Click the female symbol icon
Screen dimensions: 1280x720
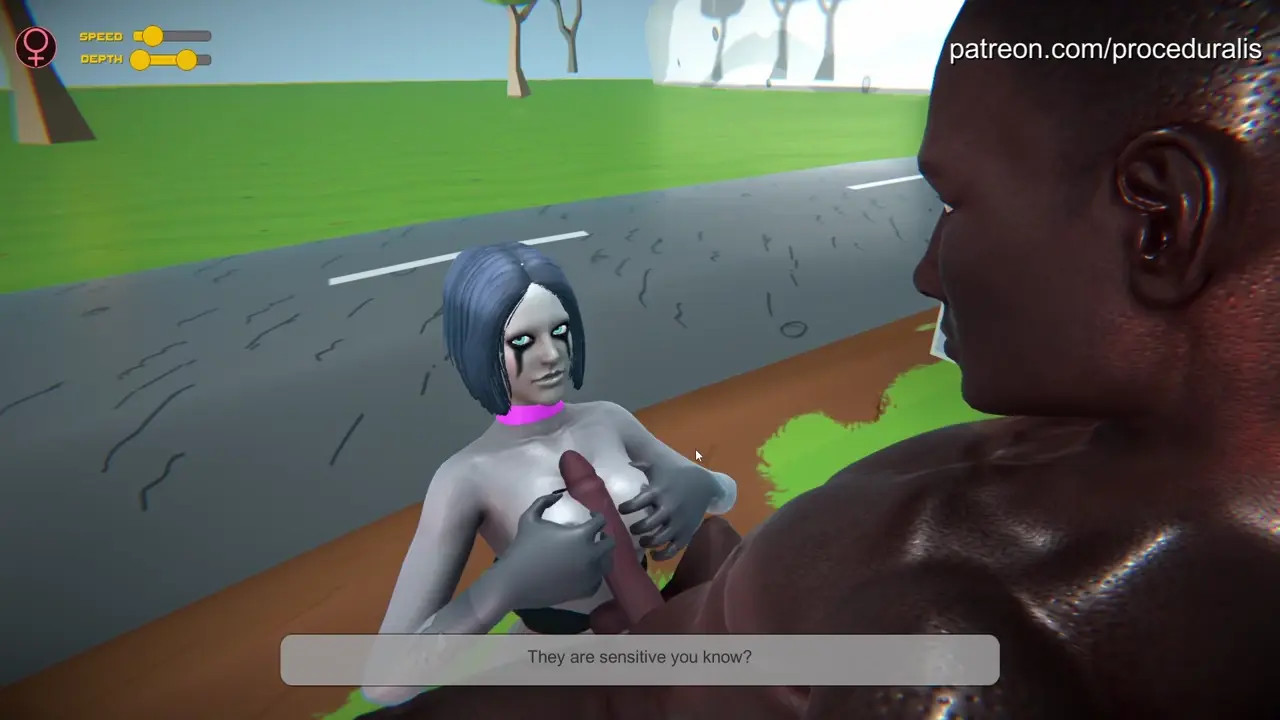pyautogui.click(x=36, y=47)
